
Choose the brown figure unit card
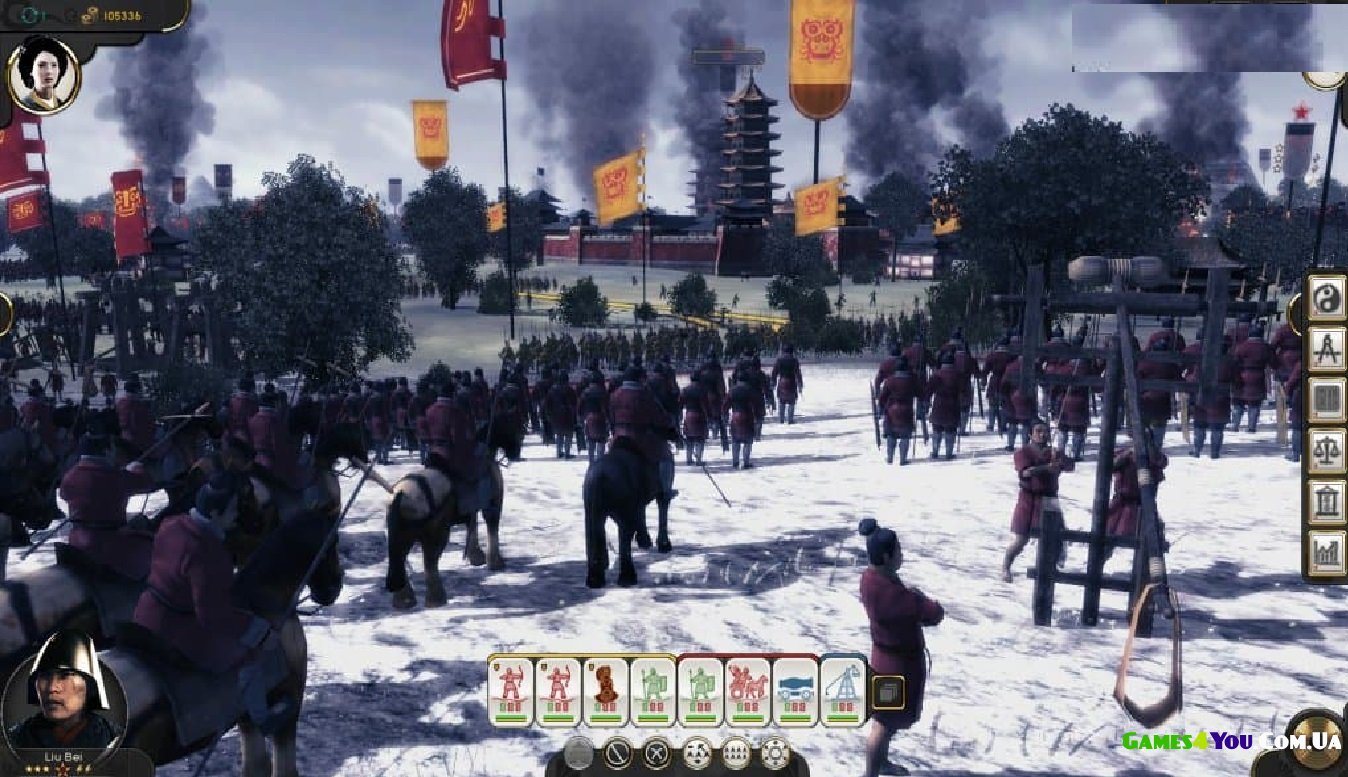[x=606, y=690]
